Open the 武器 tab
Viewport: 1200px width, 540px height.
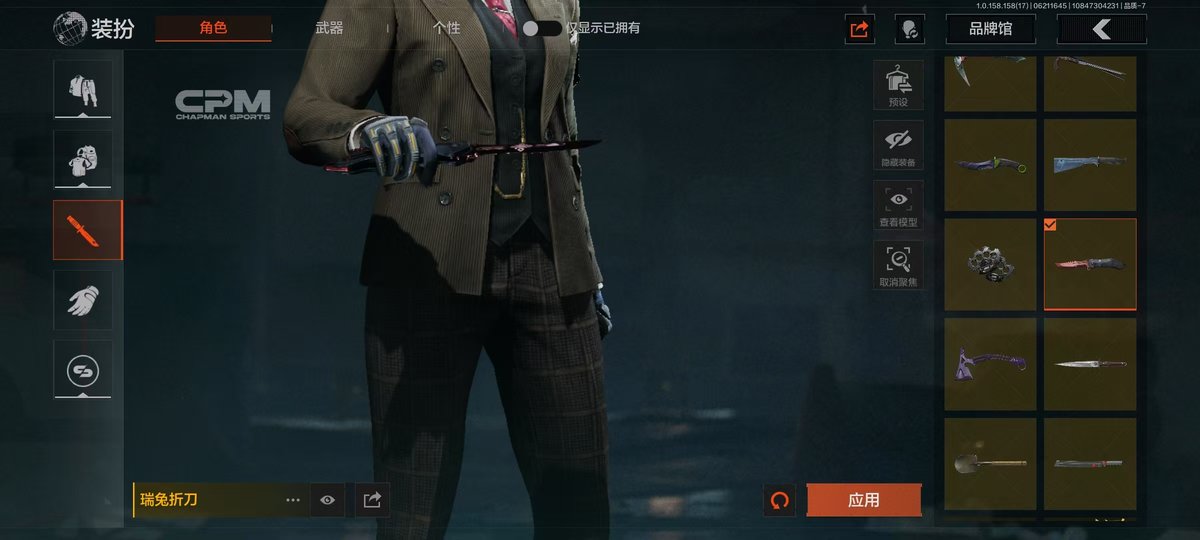[x=329, y=28]
